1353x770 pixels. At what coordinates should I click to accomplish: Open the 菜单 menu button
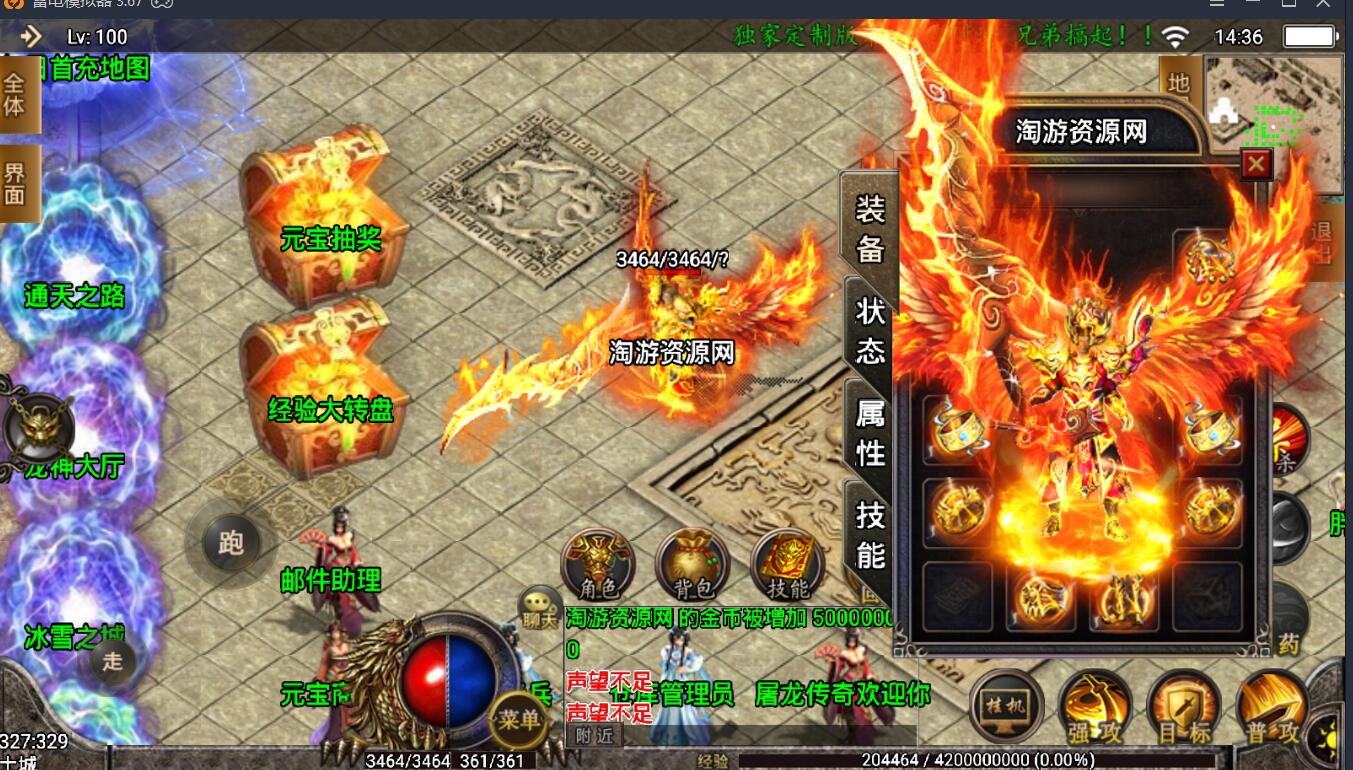(520, 719)
